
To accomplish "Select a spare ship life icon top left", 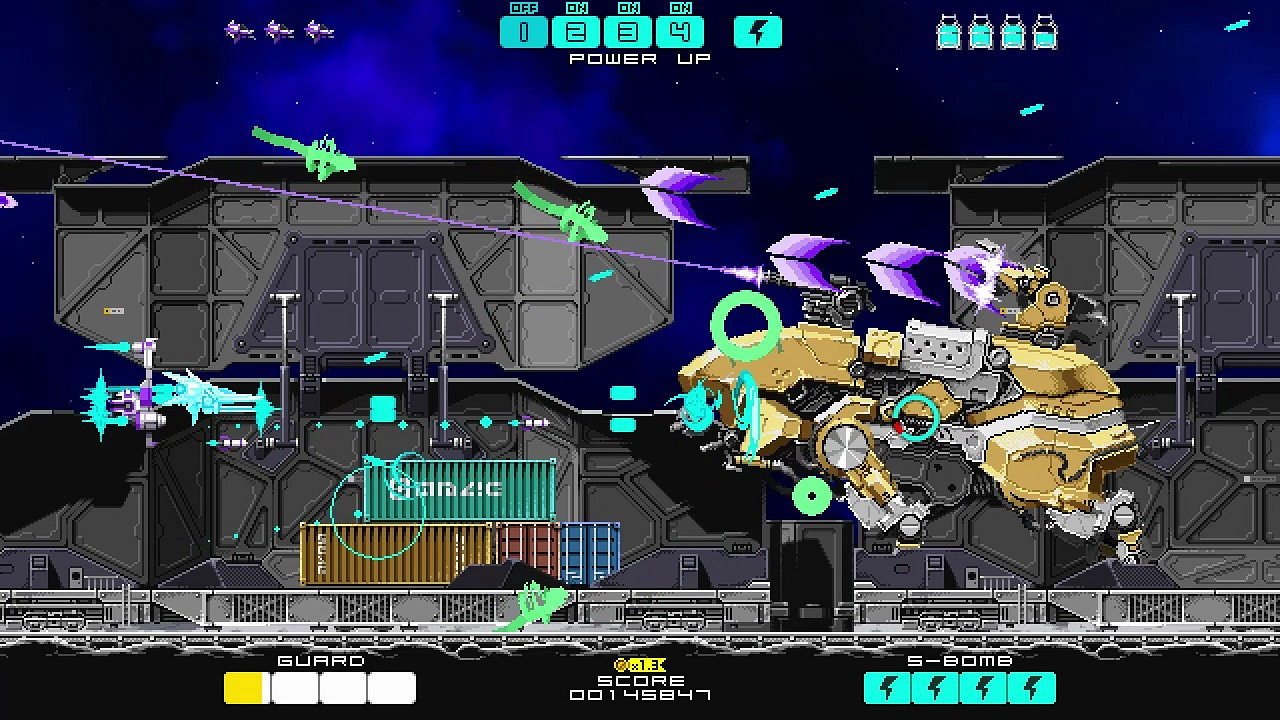I will [240, 28].
